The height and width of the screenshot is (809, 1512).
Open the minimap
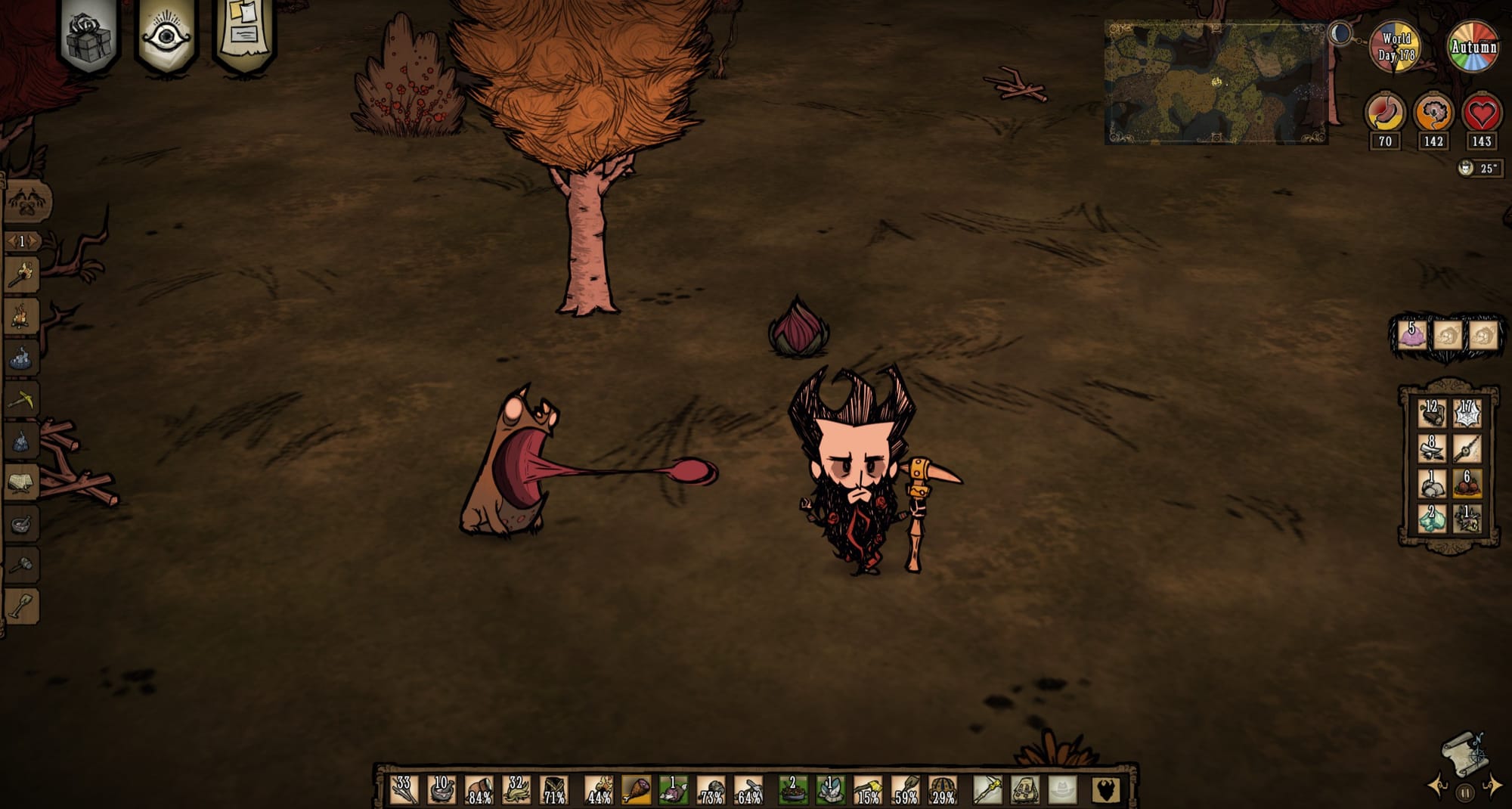click(x=1215, y=83)
